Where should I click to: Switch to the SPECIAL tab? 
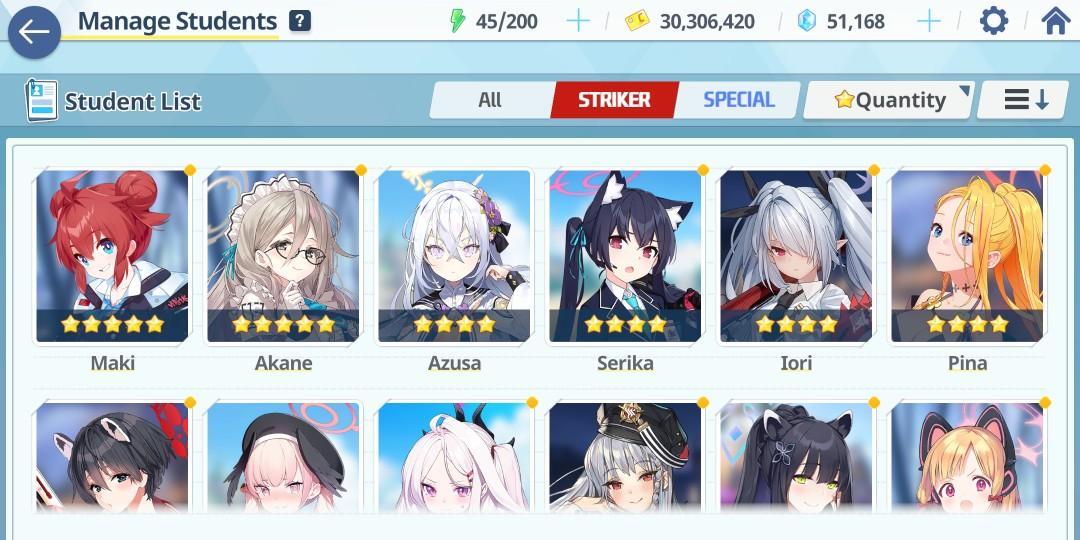coord(738,100)
